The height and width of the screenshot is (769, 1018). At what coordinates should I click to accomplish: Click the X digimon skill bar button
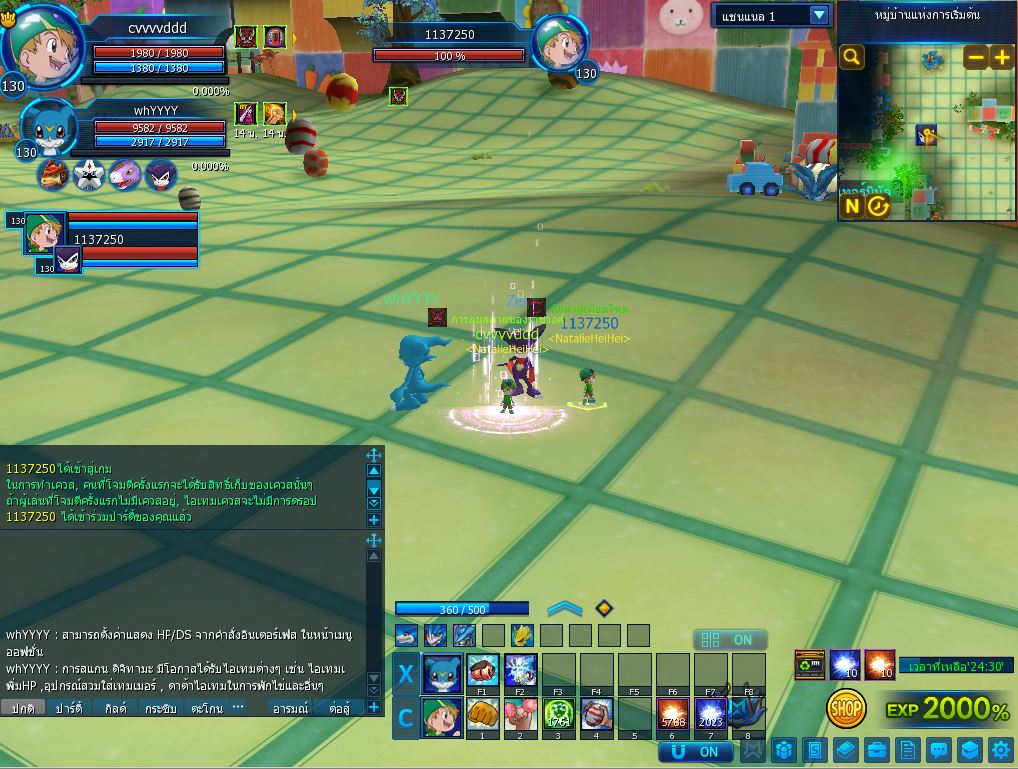405,674
